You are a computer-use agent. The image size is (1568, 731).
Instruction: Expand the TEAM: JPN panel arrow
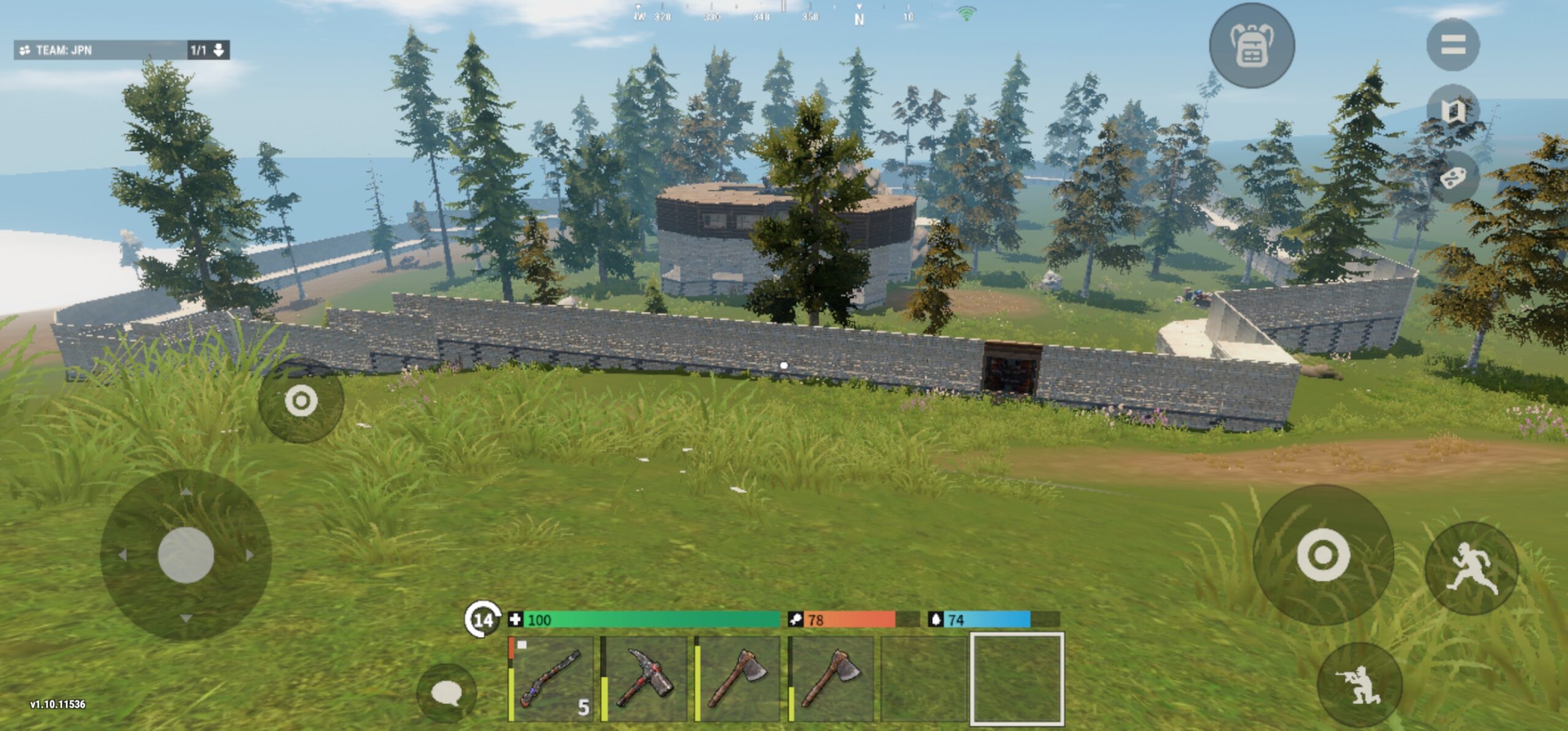(x=219, y=50)
